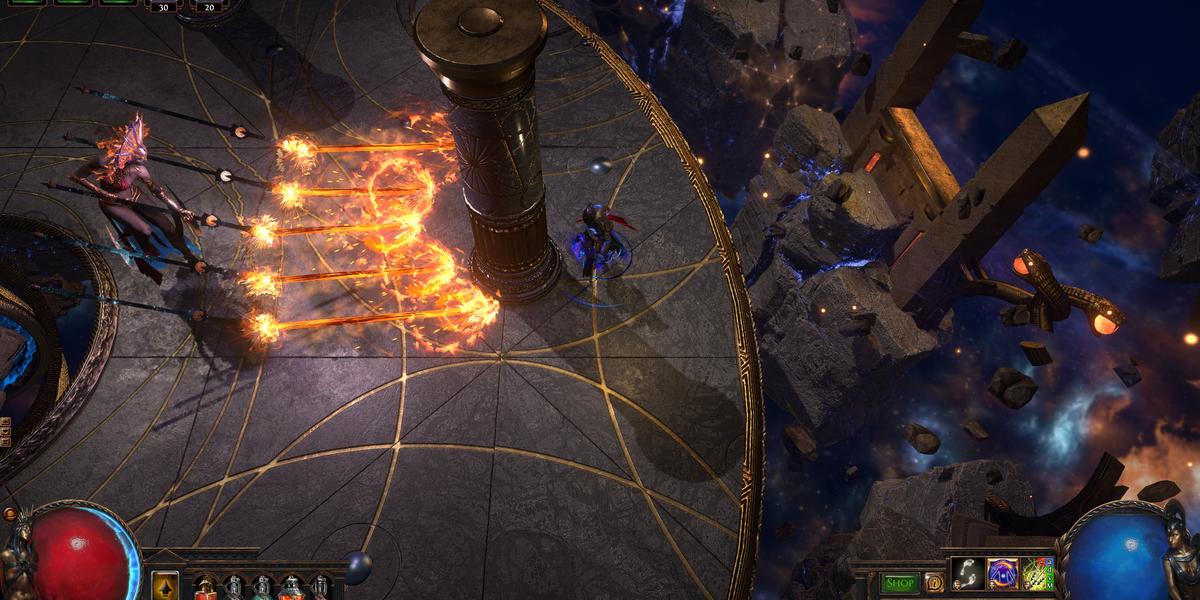The height and width of the screenshot is (600, 1200).
Task: Use the purple circle sigil skill
Action: [x=1003, y=575]
